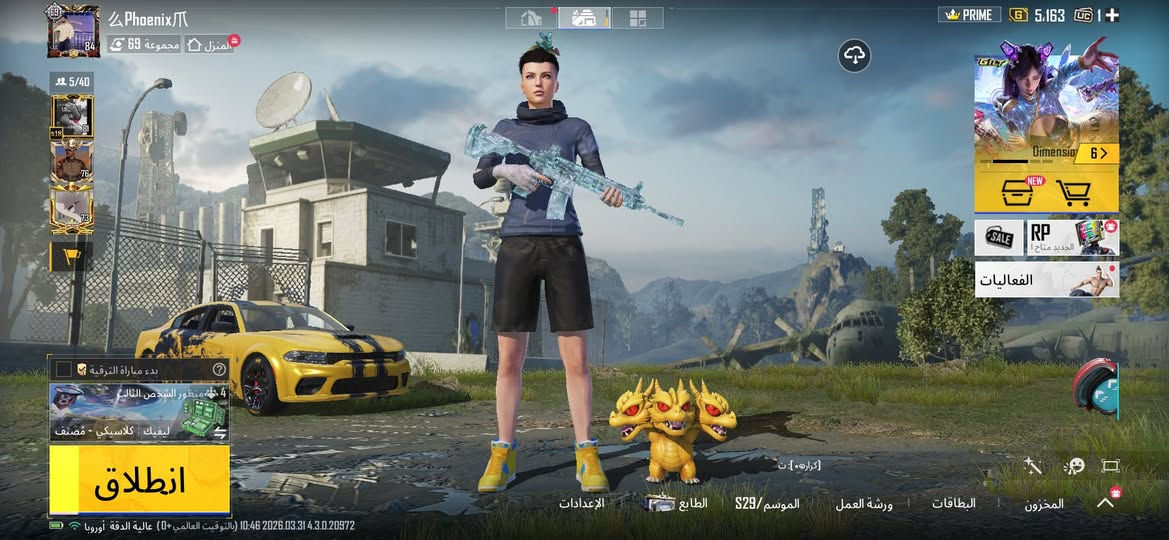1169x540 pixels.
Task: Add UC with the plus button
Action: pos(1112,15)
